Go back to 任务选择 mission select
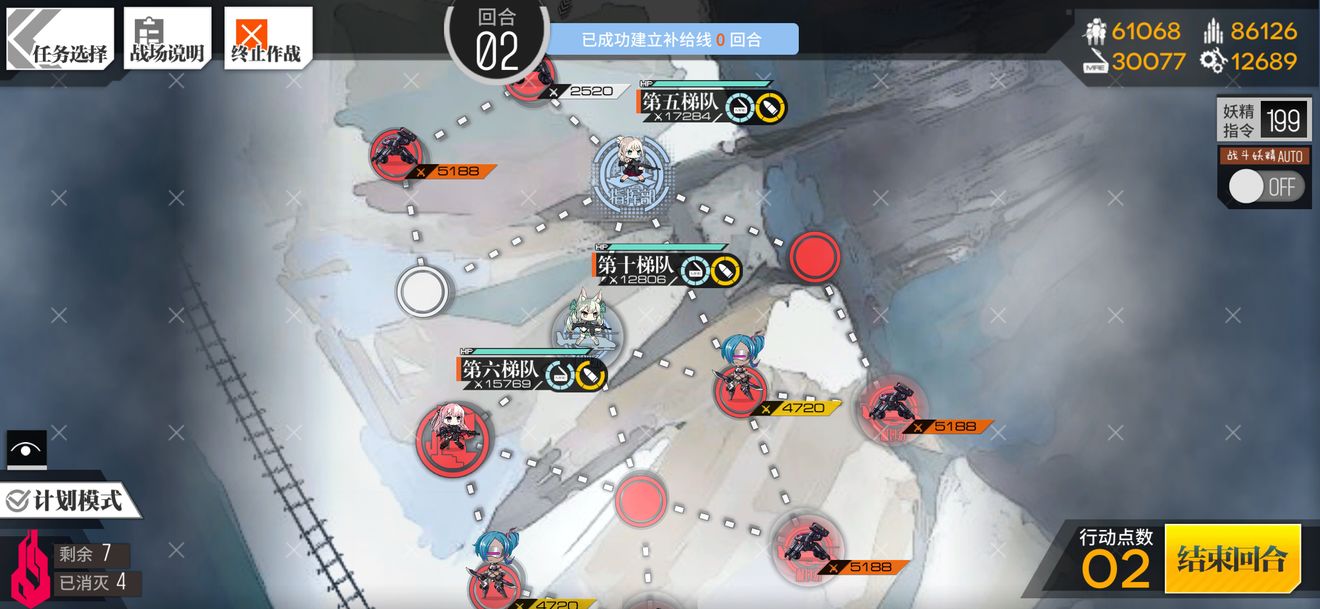 (61, 40)
